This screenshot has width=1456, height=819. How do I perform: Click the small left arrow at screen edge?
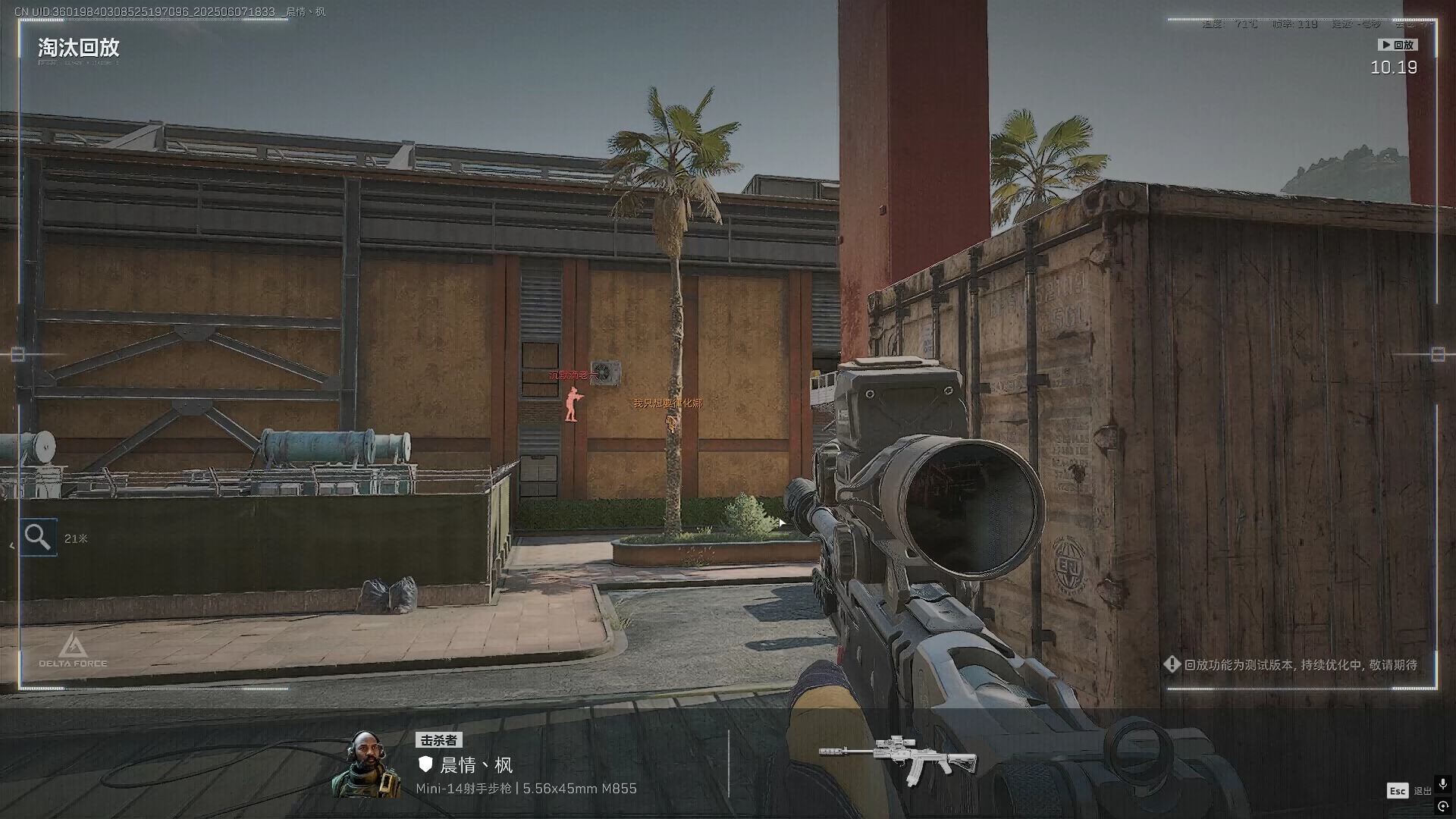(x=11, y=545)
